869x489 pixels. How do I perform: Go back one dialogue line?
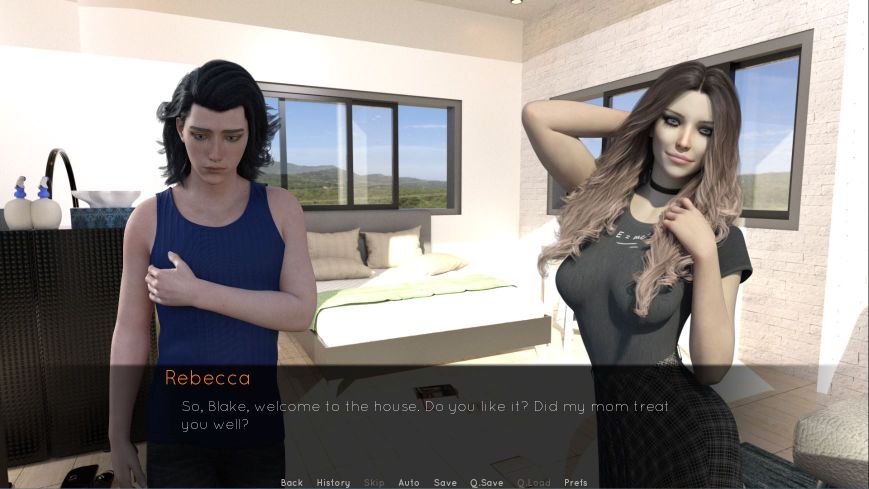[292, 483]
